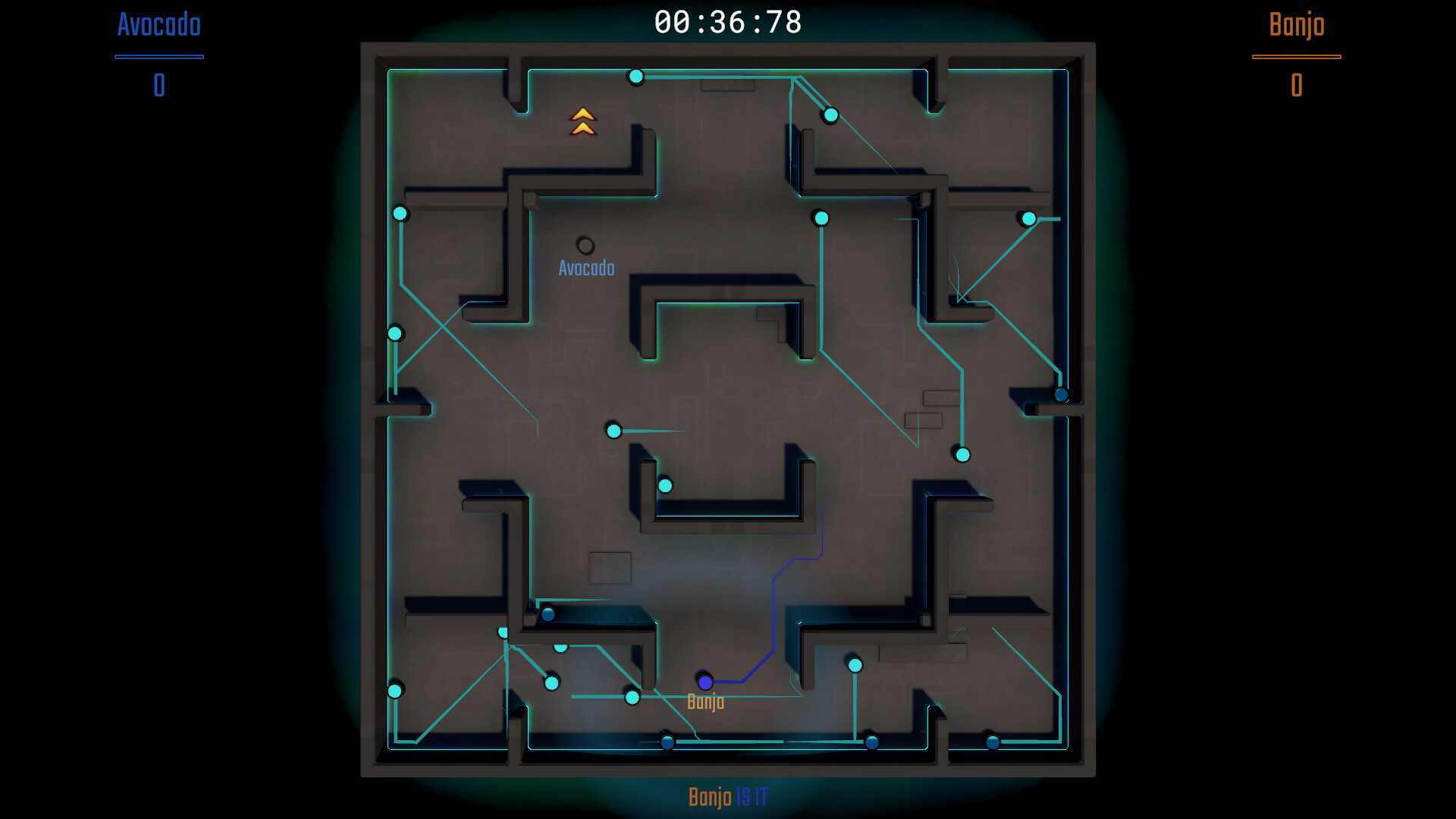1456x819 pixels.
Task: Click the Avocado name label in the maze
Action: tap(586, 267)
